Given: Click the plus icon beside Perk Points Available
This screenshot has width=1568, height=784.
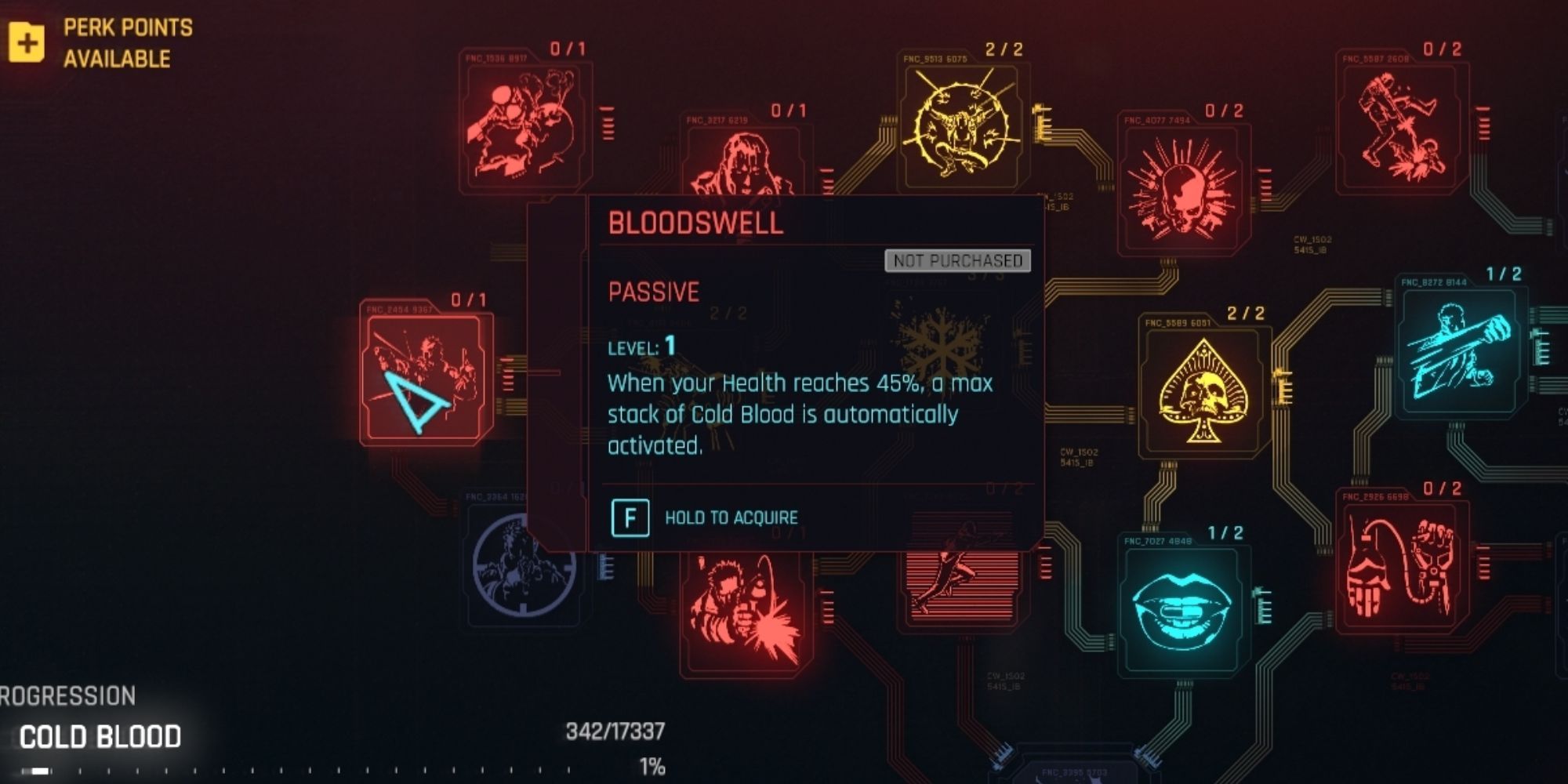Looking at the screenshot, I should pos(28,42).
